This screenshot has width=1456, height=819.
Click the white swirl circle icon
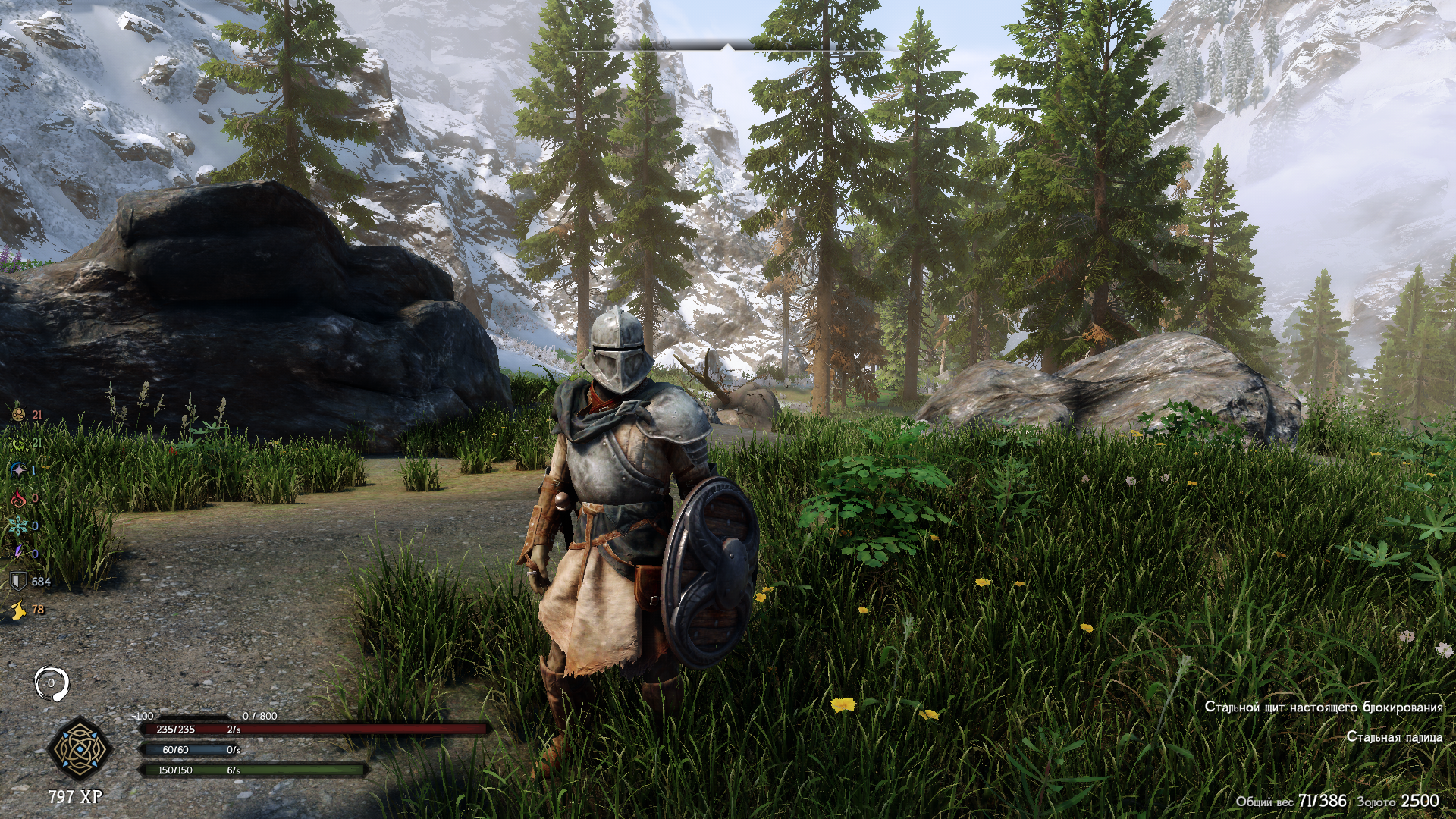[52, 683]
